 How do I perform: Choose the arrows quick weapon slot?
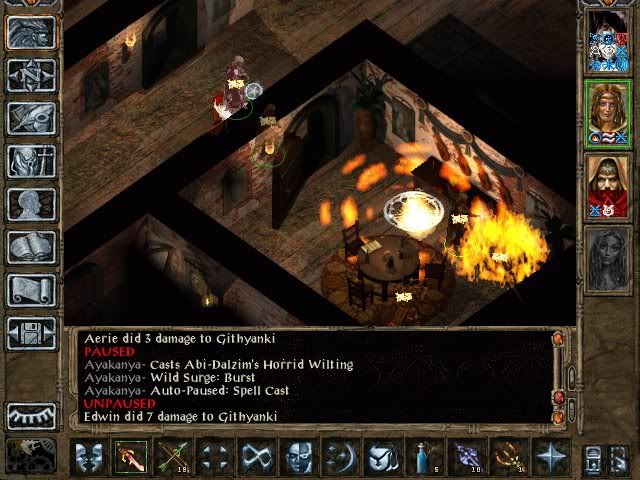(174, 457)
